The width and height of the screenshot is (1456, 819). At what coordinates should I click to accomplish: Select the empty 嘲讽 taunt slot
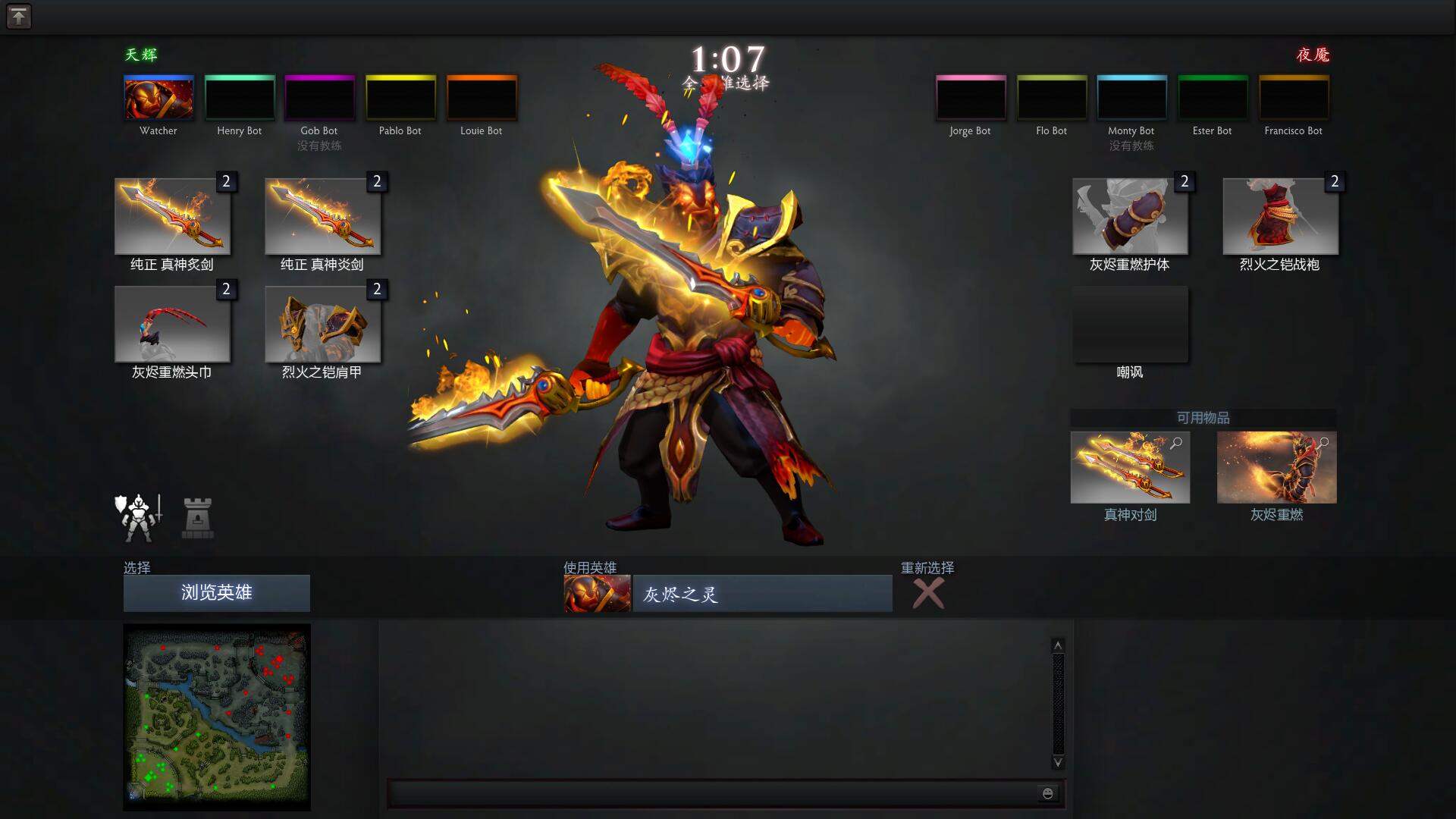[x=1130, y=325]
